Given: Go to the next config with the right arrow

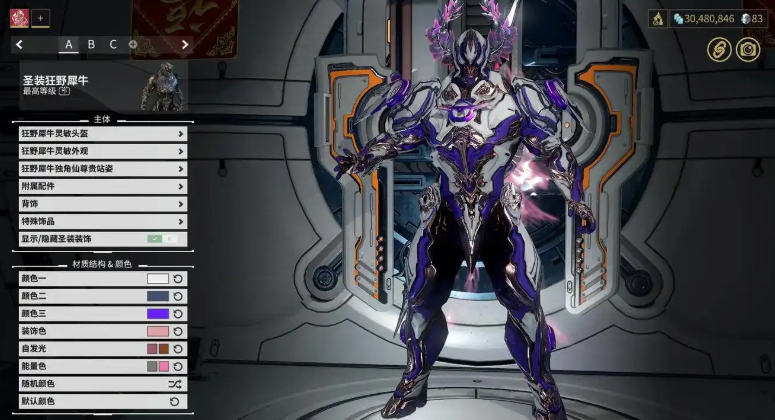Looking at the screenshot, I should tap(185, 44).
